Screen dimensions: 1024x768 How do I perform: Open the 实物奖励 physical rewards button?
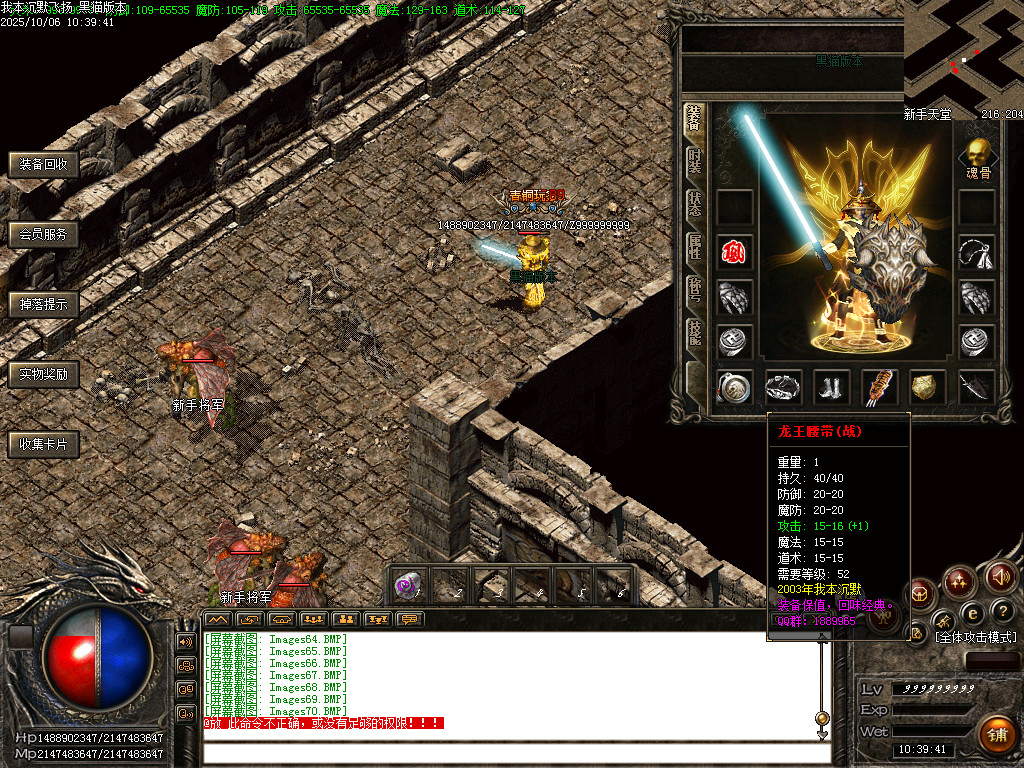click(x=43, y=375)
